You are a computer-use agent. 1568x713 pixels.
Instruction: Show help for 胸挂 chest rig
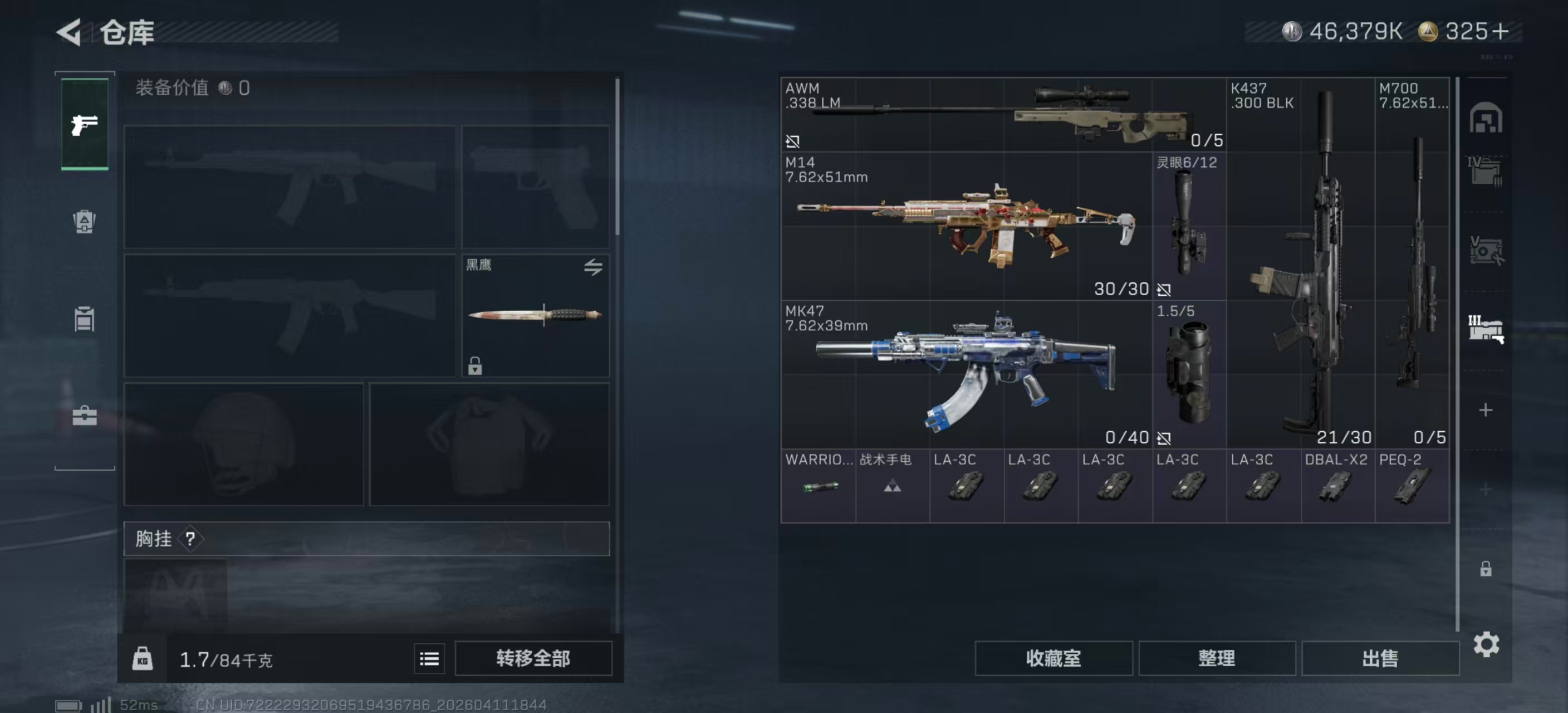coord(190,538)
